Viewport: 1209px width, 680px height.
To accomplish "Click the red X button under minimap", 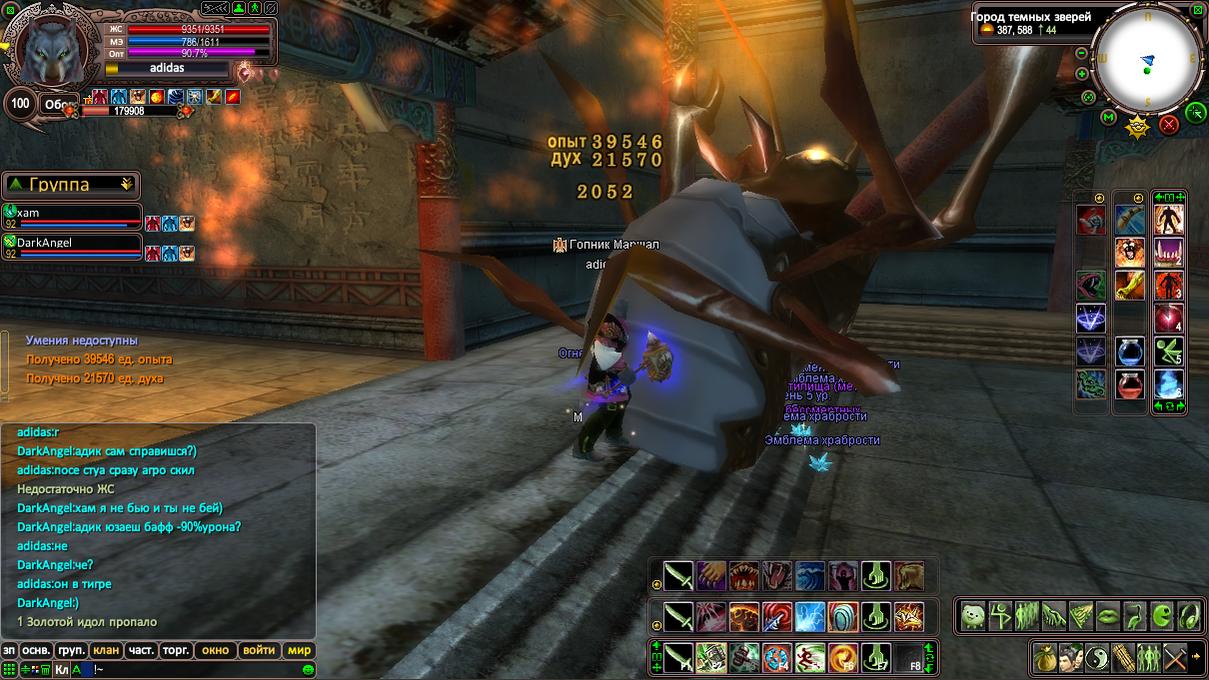I will tap(1168, 124).
